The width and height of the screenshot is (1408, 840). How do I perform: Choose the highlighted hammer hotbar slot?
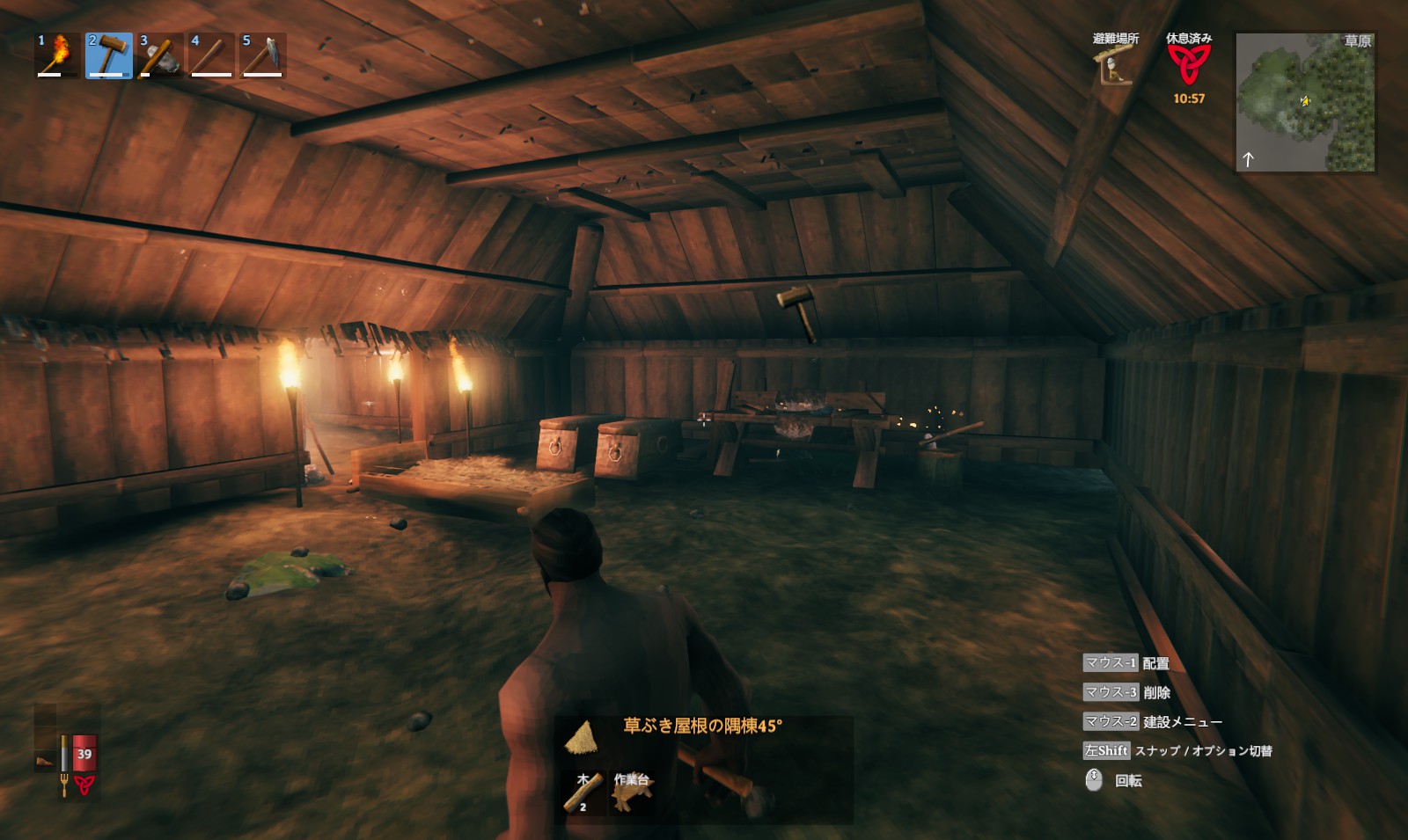tap(108, 55)
